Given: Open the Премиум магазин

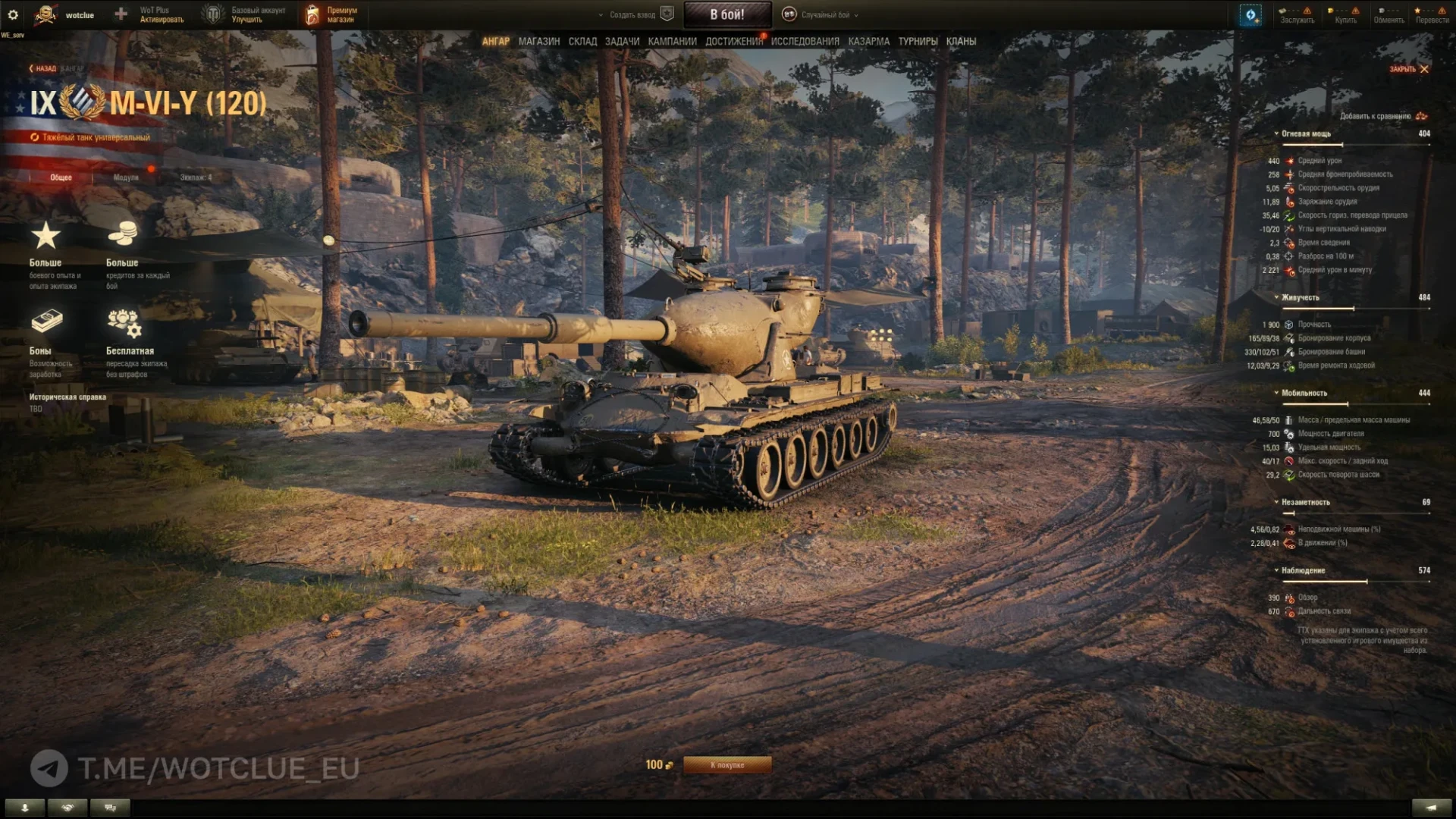Looking at the screenshot, I should tap(331, 14).
